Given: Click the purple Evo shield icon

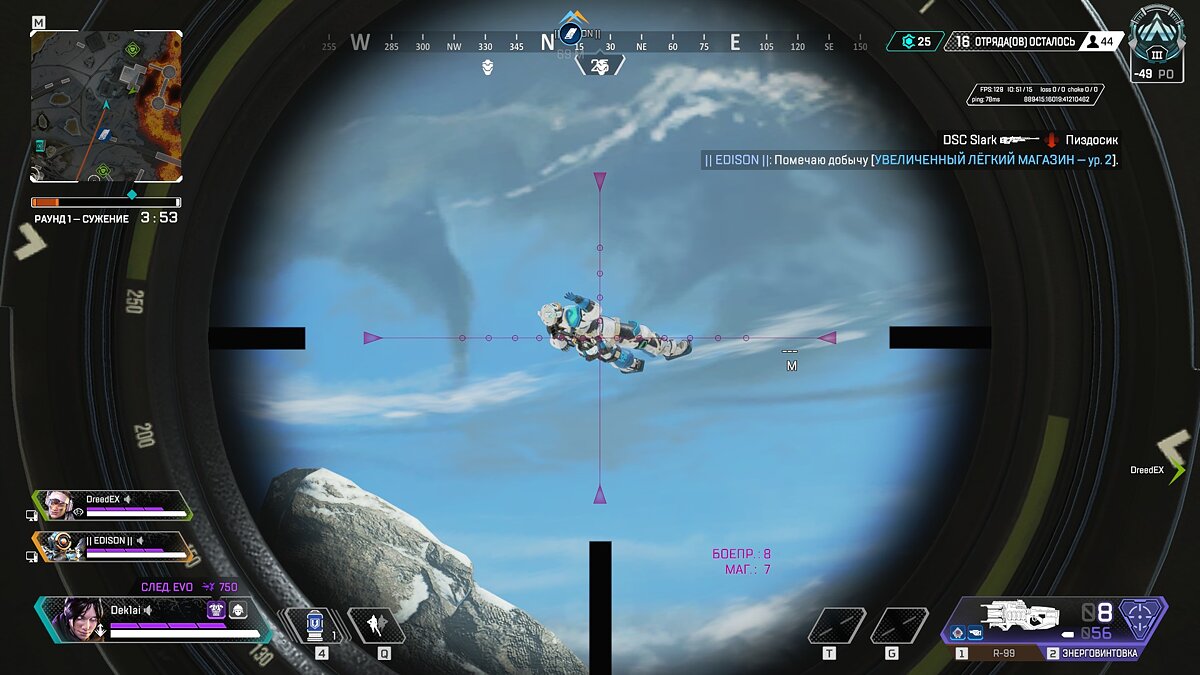Looking at the screenshot, I should 216,609.
